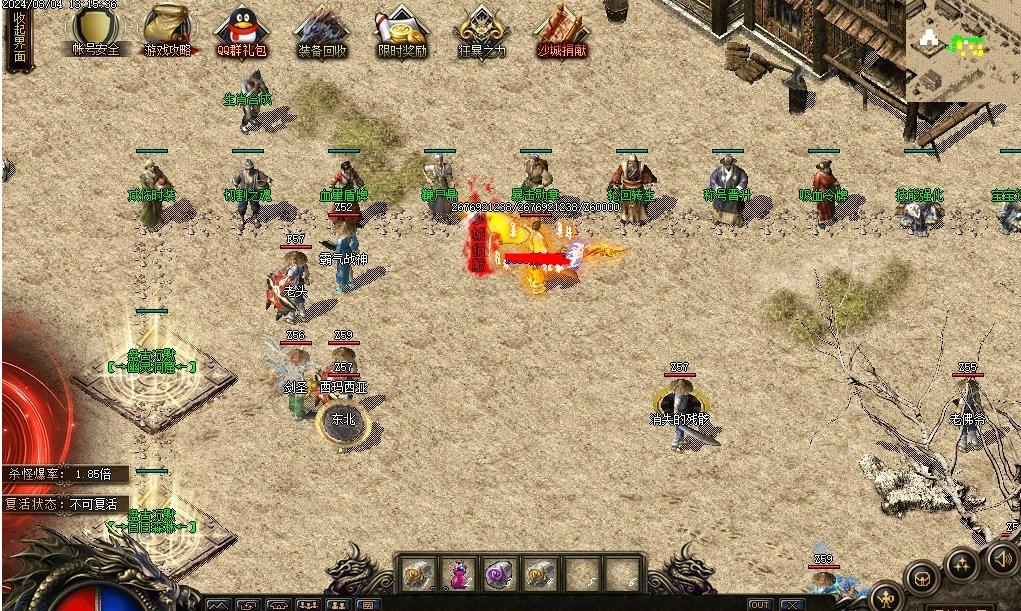Click the round sparkle star button
Viewport: 1021px width, 611px height.
[x=962, y=566]
